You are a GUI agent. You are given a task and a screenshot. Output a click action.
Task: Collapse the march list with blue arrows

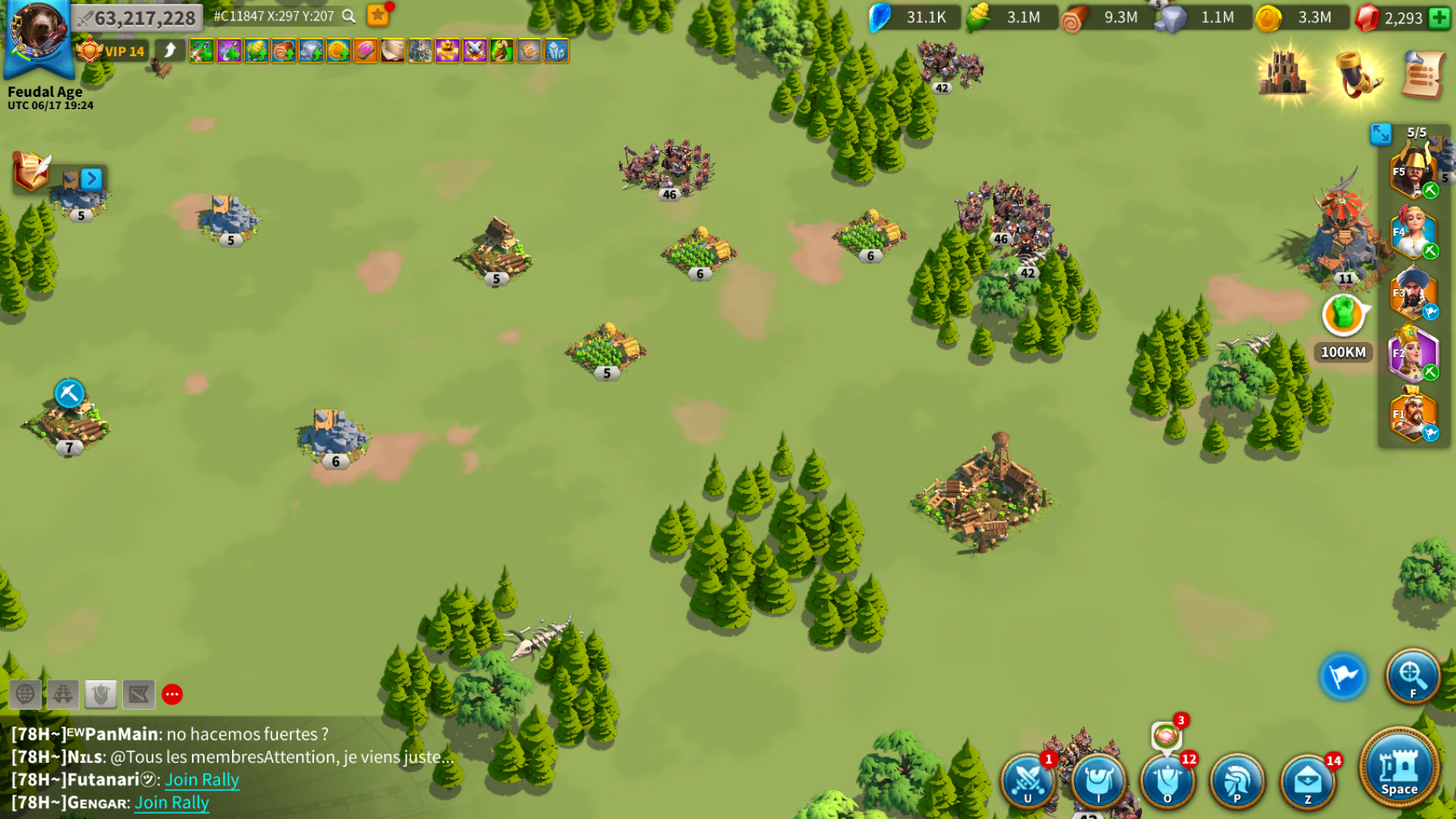coord(1381,133)
